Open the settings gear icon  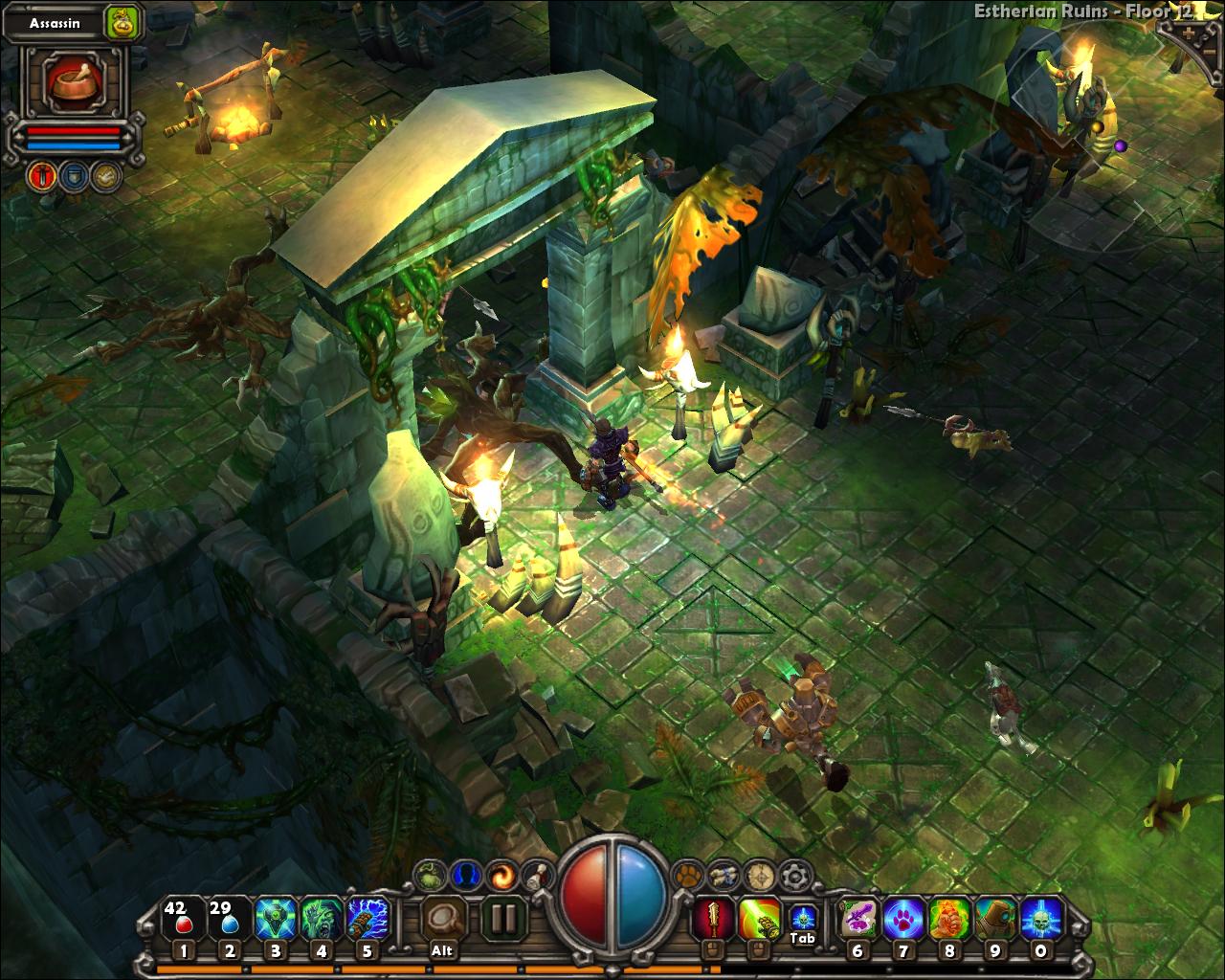pos(792,874)
